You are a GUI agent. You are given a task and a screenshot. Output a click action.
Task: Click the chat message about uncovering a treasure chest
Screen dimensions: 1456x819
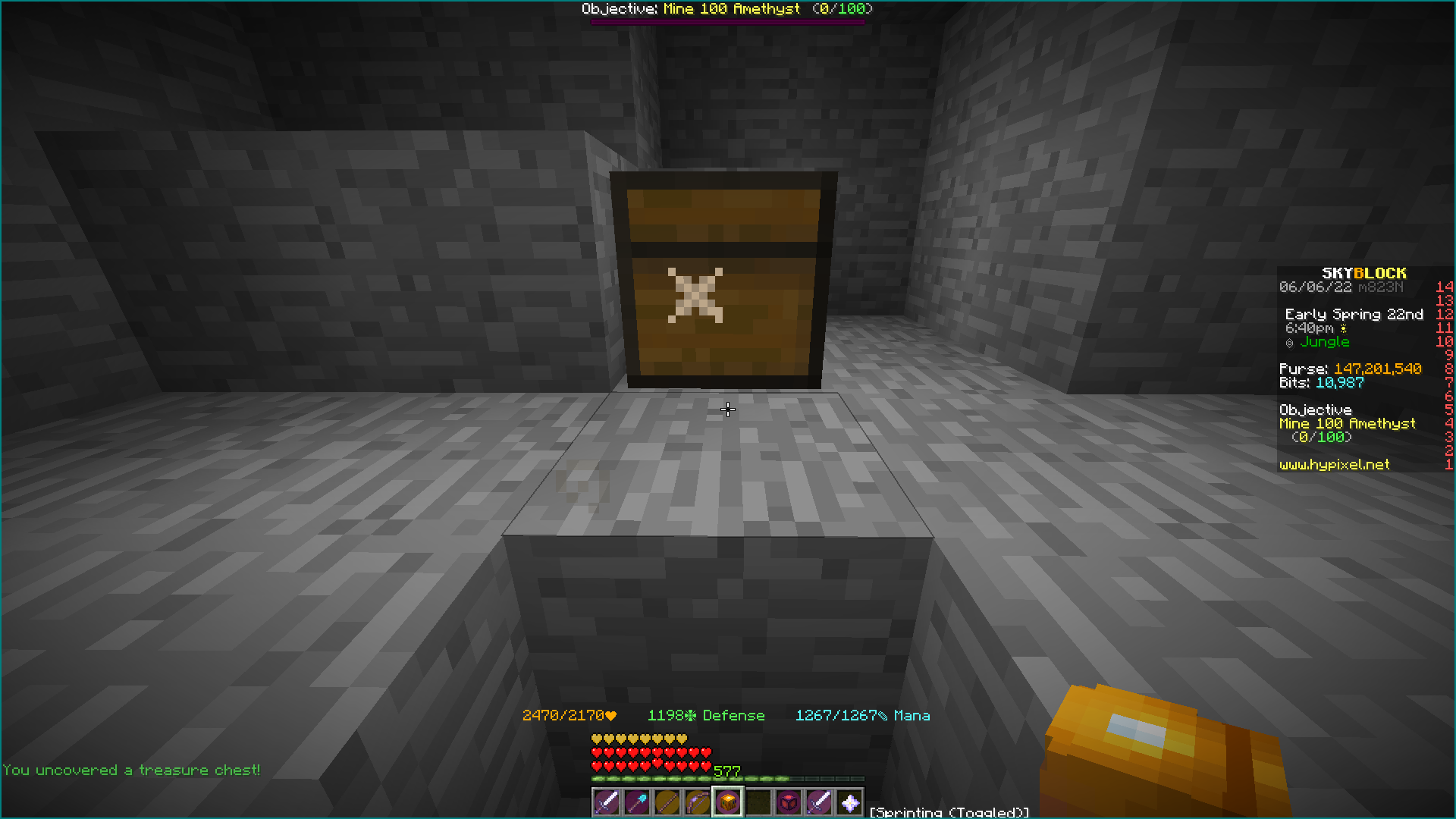tap(133, 770)
